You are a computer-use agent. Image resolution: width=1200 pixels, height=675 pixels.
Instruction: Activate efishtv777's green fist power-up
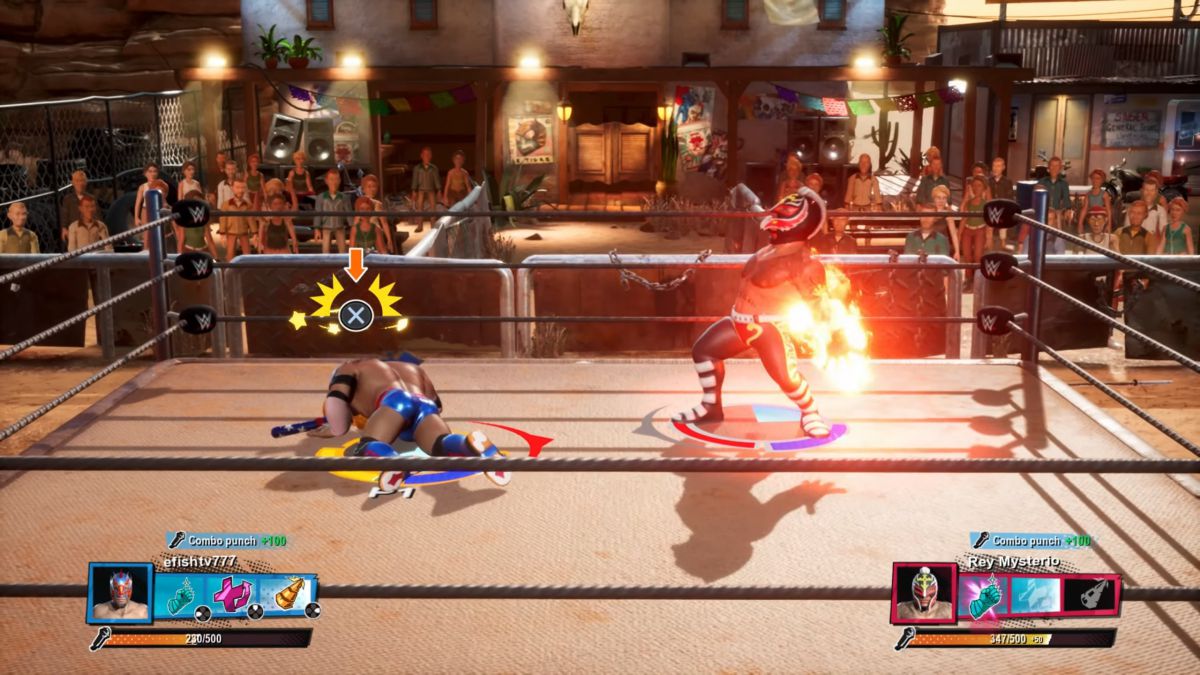[180, 596]
